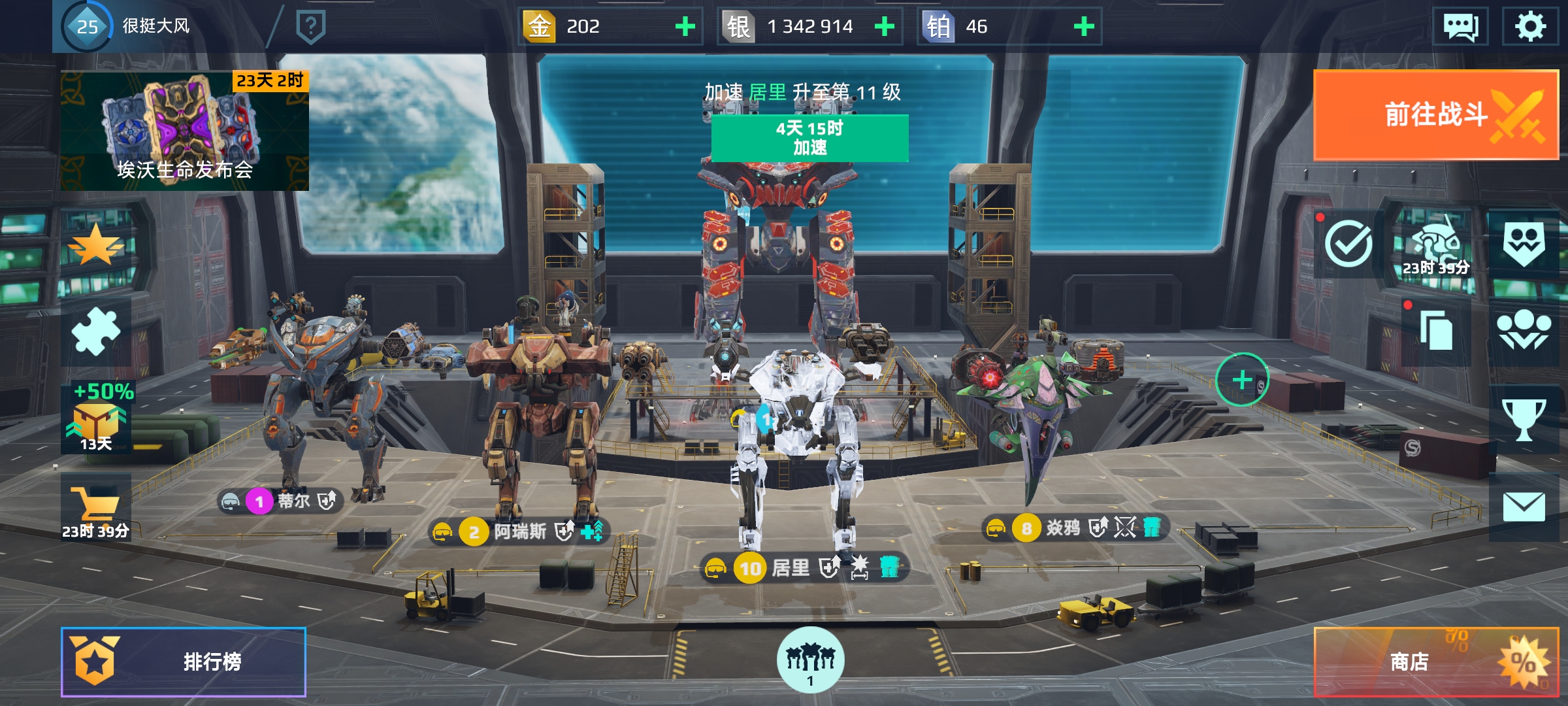This screenshot has height=706, width=1568.
Task: Add more silver with the plus button
Action: (885, 27)
